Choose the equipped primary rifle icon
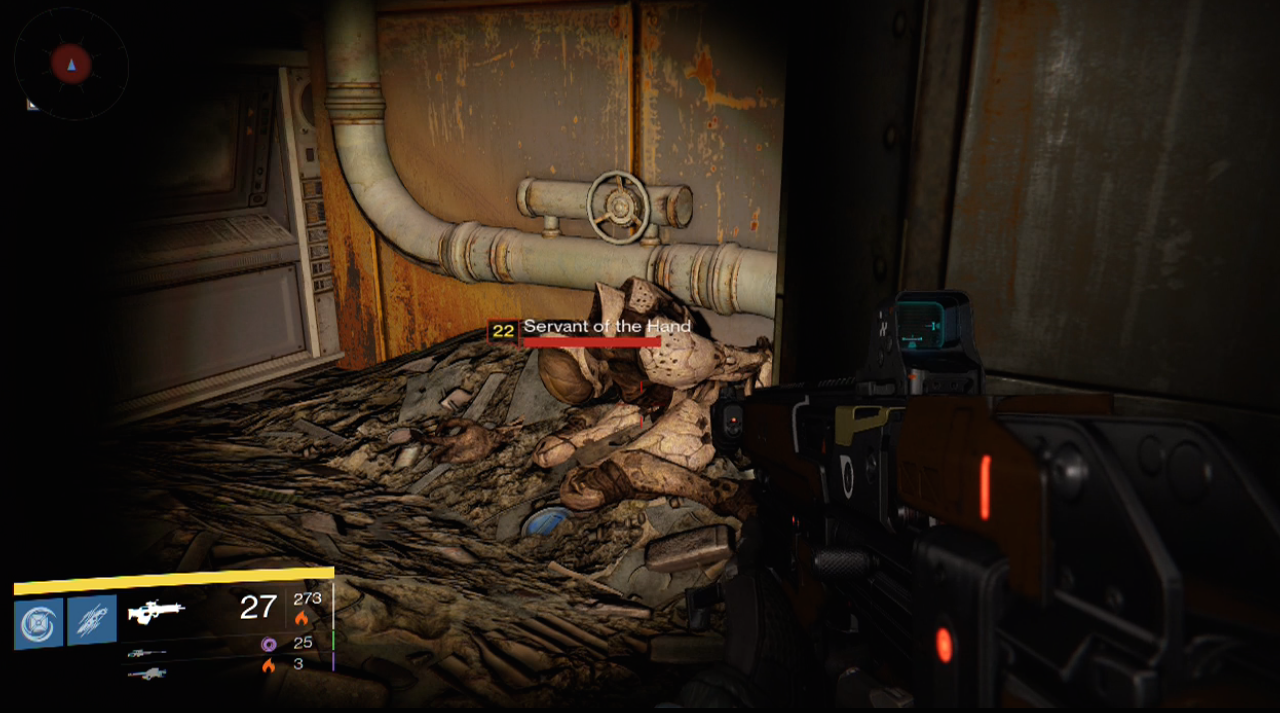This screenshot has width=1280, height=713. click(156, 612)
